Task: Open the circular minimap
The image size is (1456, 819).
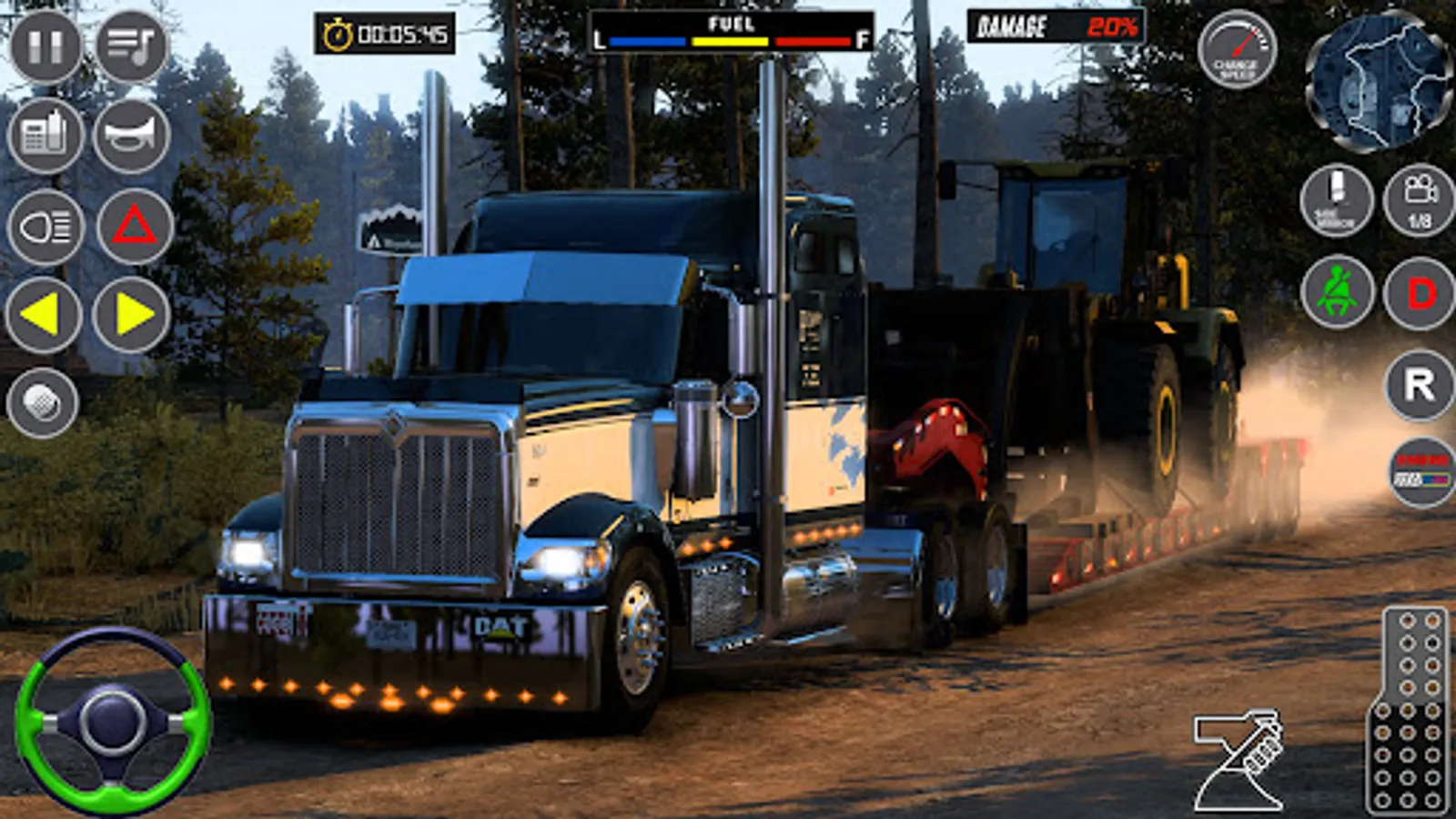Action: [1380, 82]
